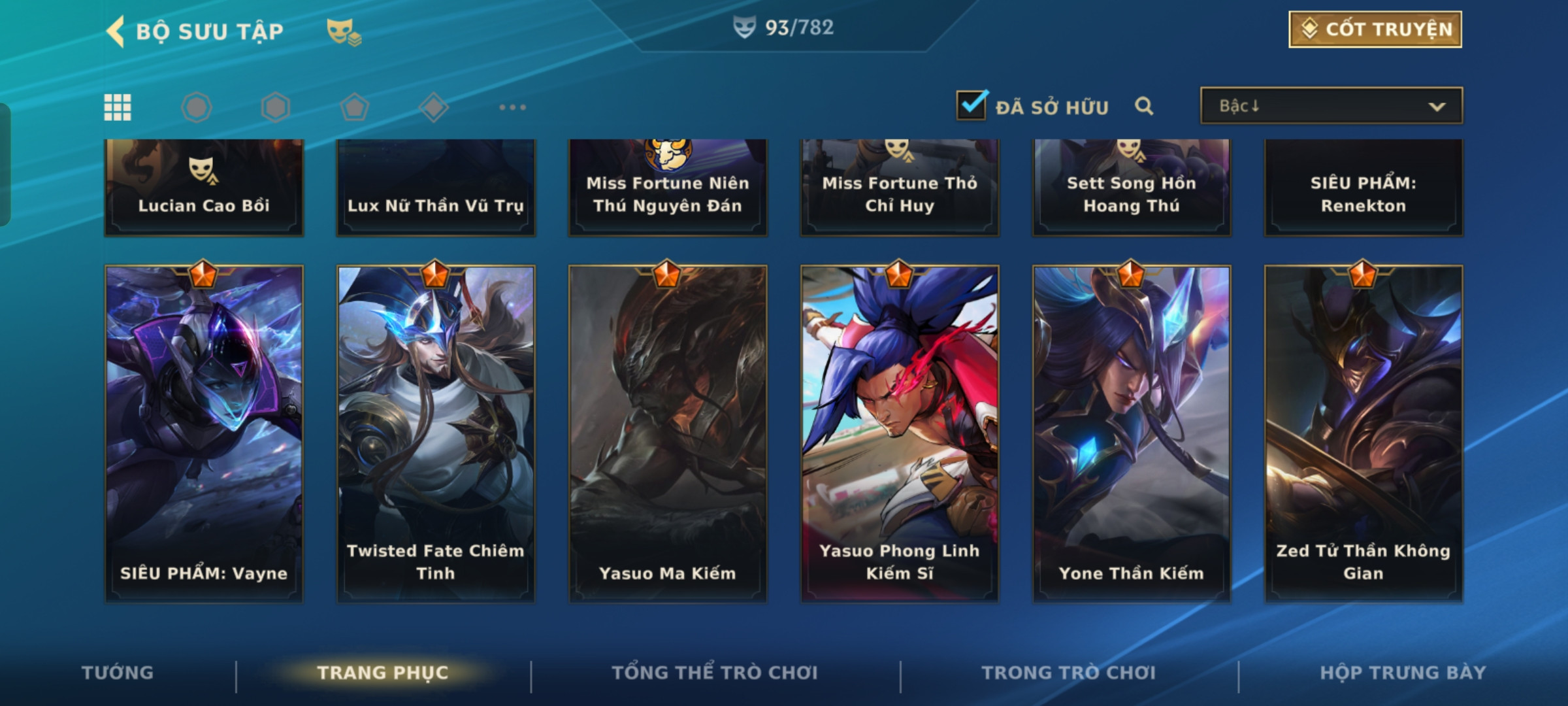Switch to Tổng Thể Trò Chơi tab

(x=715, y=673)
